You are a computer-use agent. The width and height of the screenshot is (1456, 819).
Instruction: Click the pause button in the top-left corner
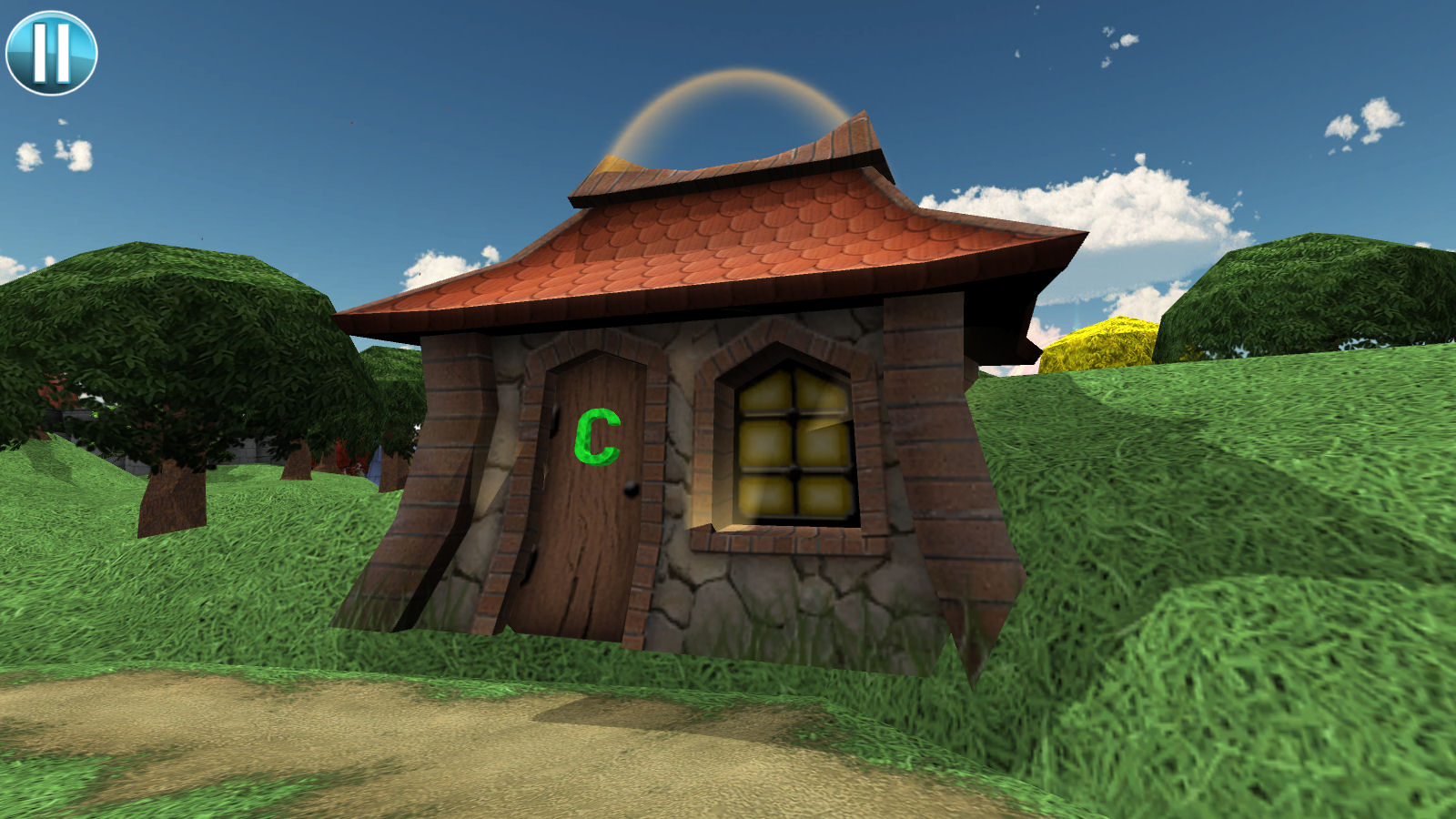click(x=50, y=50)
